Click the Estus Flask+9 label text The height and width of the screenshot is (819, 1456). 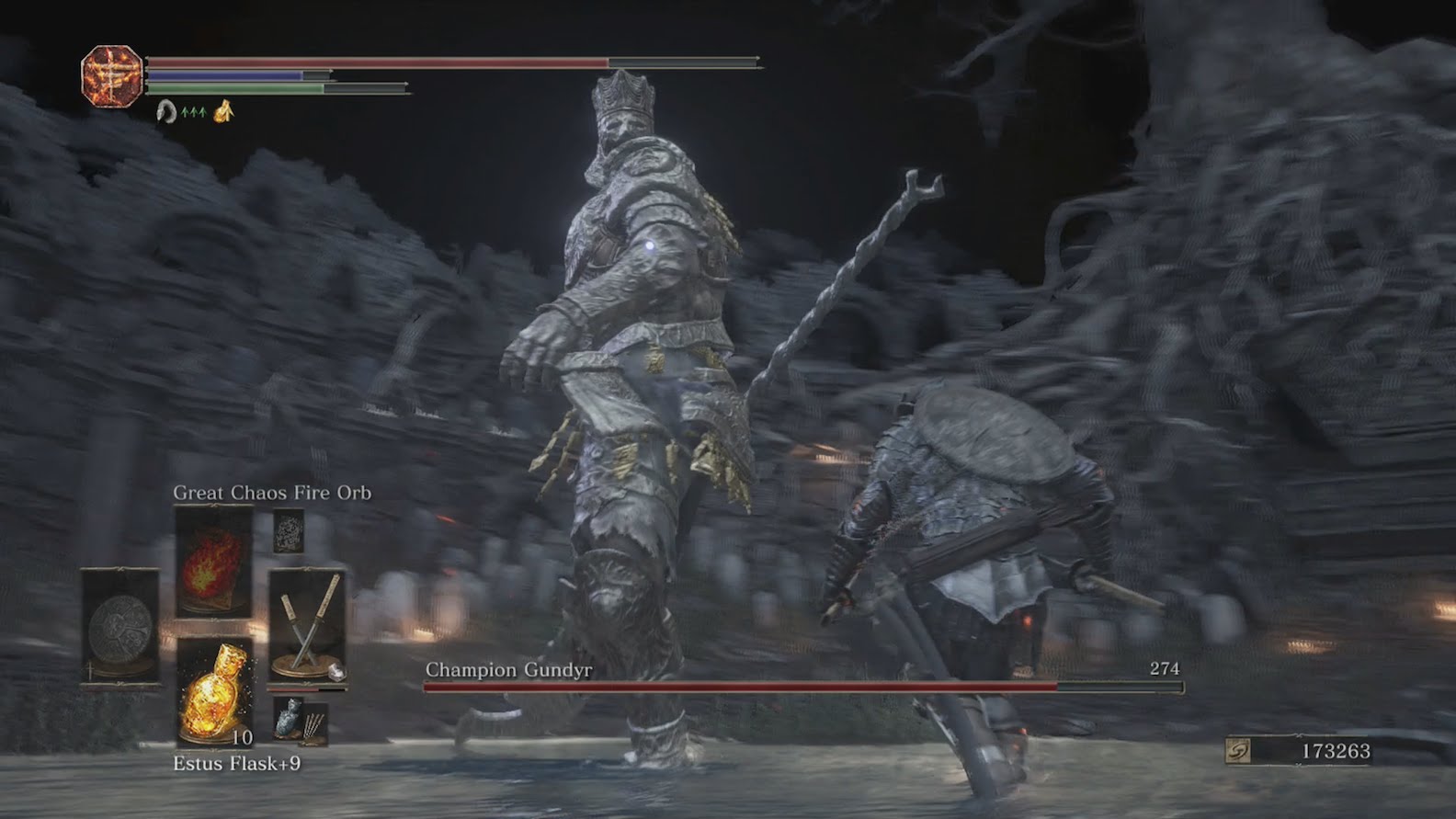tap(238, 763)
